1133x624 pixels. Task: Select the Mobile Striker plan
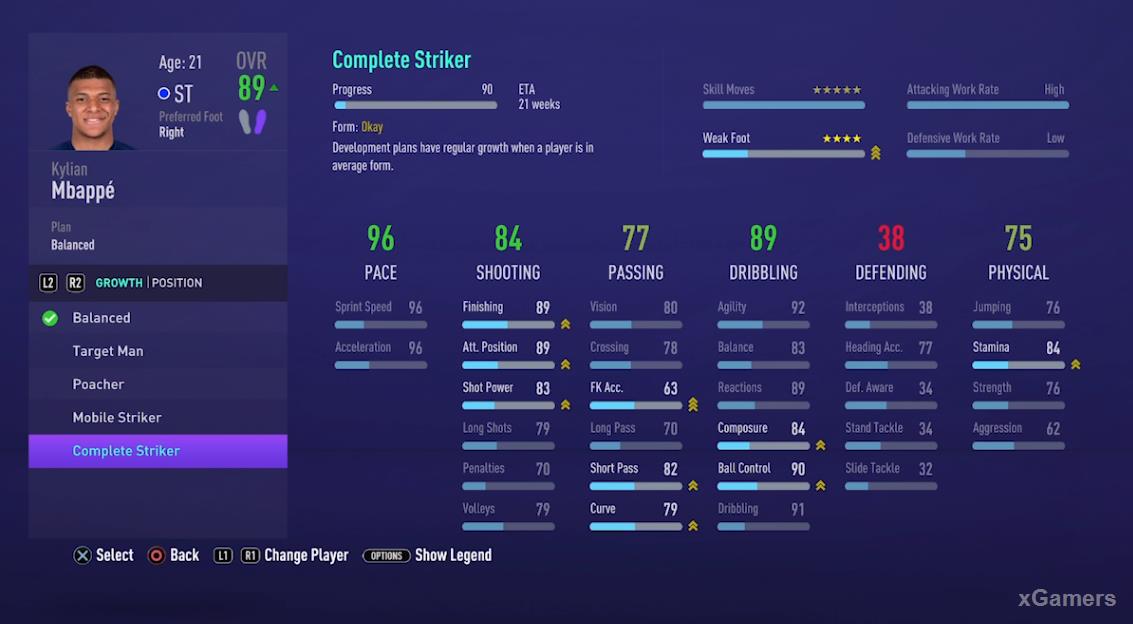[117, 417]
